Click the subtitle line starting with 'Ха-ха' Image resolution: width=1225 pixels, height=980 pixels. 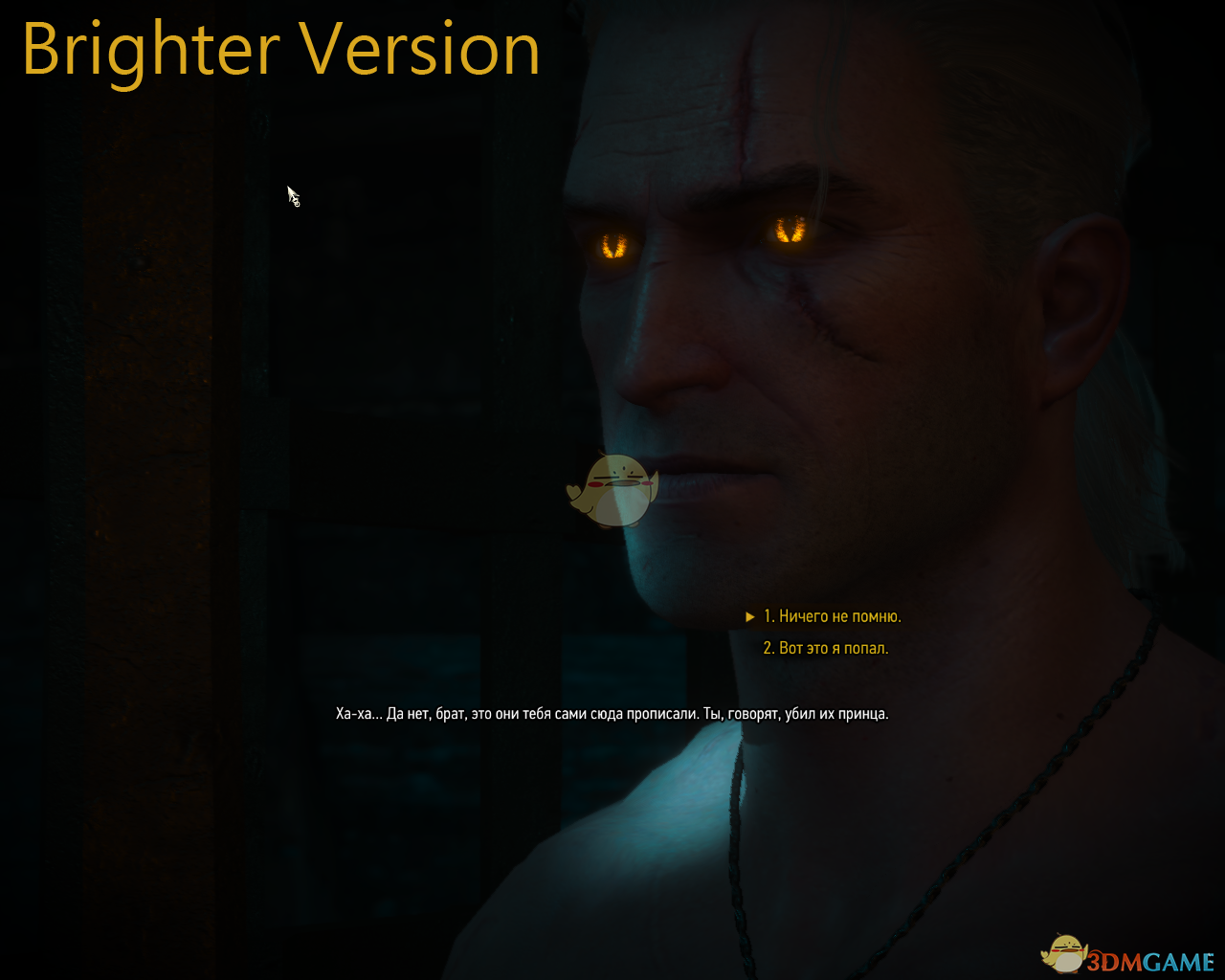pos(611,713)
